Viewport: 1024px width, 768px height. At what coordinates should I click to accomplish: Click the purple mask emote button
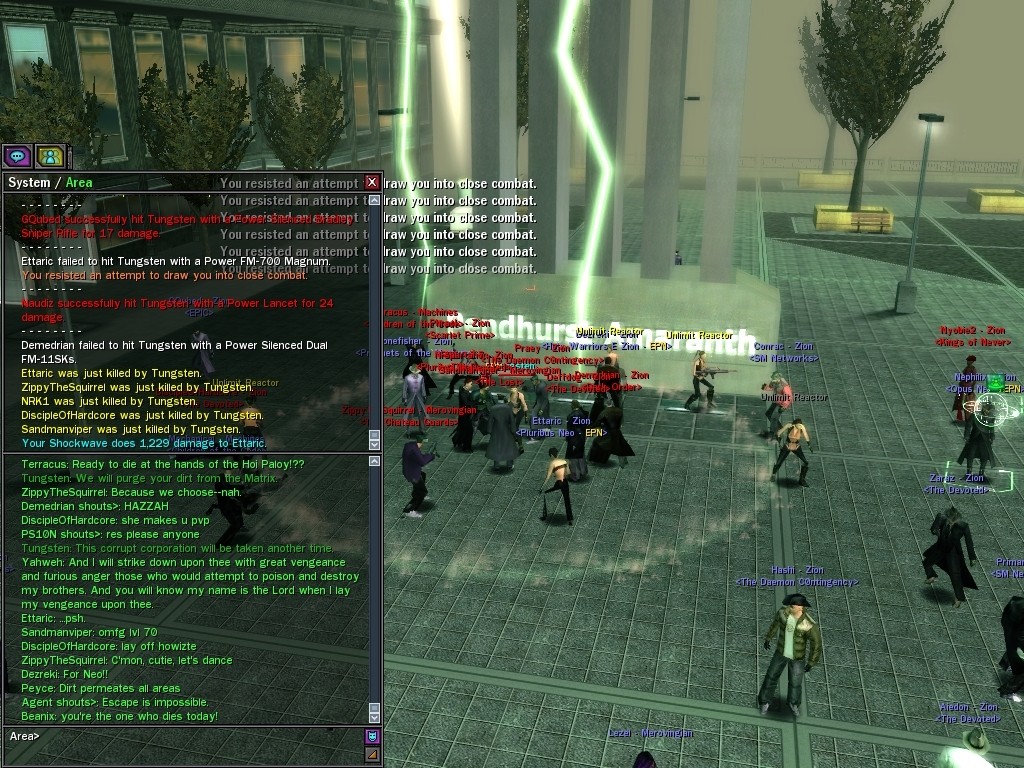[372, 736]
